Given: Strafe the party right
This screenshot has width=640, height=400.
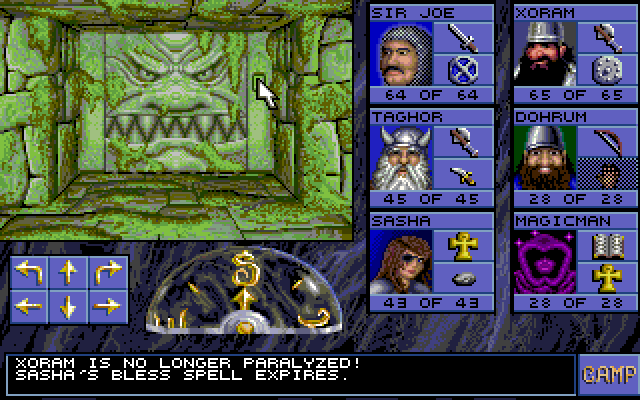Looking at the screenshot, I should coord(105,305).
